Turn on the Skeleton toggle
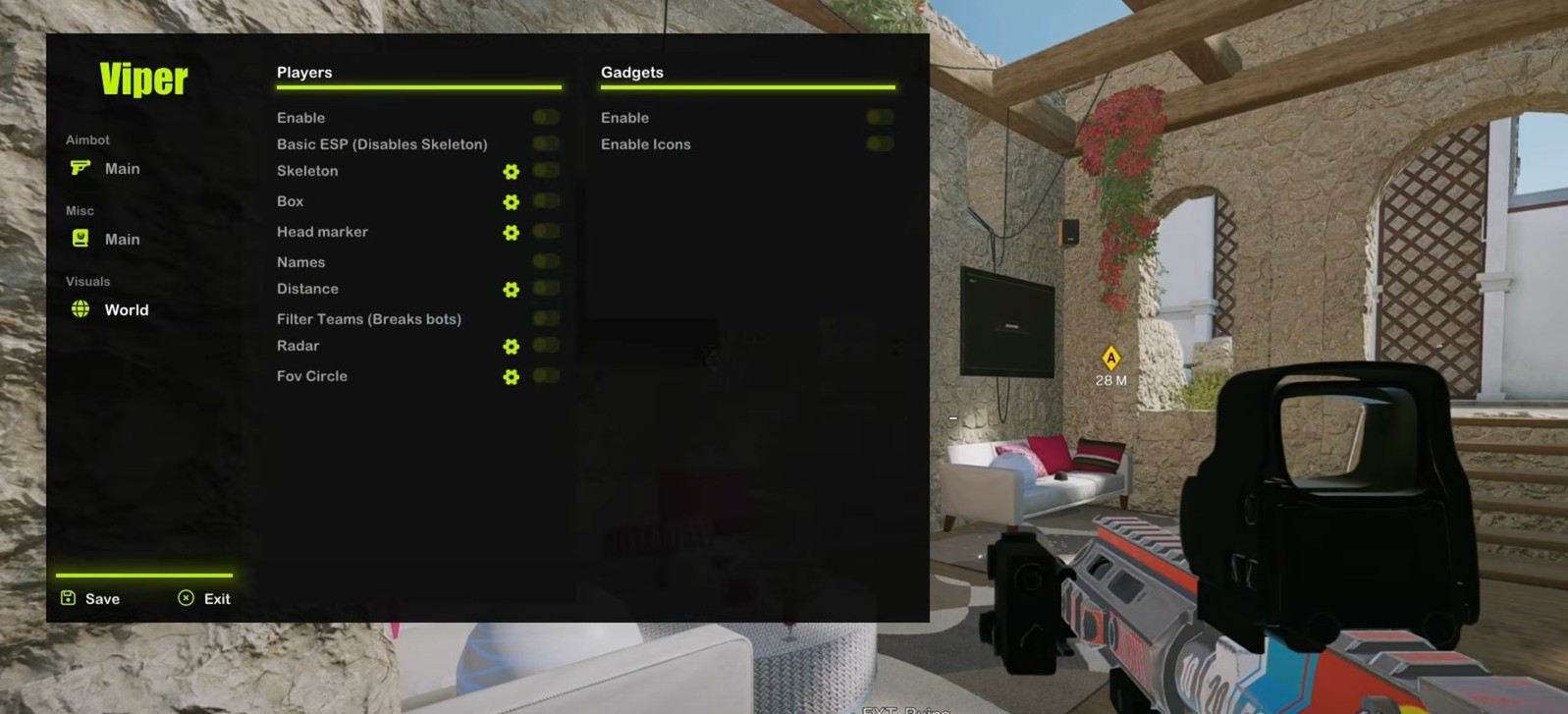This screenshot has width=1568, height=714. [x=546, y=171]
